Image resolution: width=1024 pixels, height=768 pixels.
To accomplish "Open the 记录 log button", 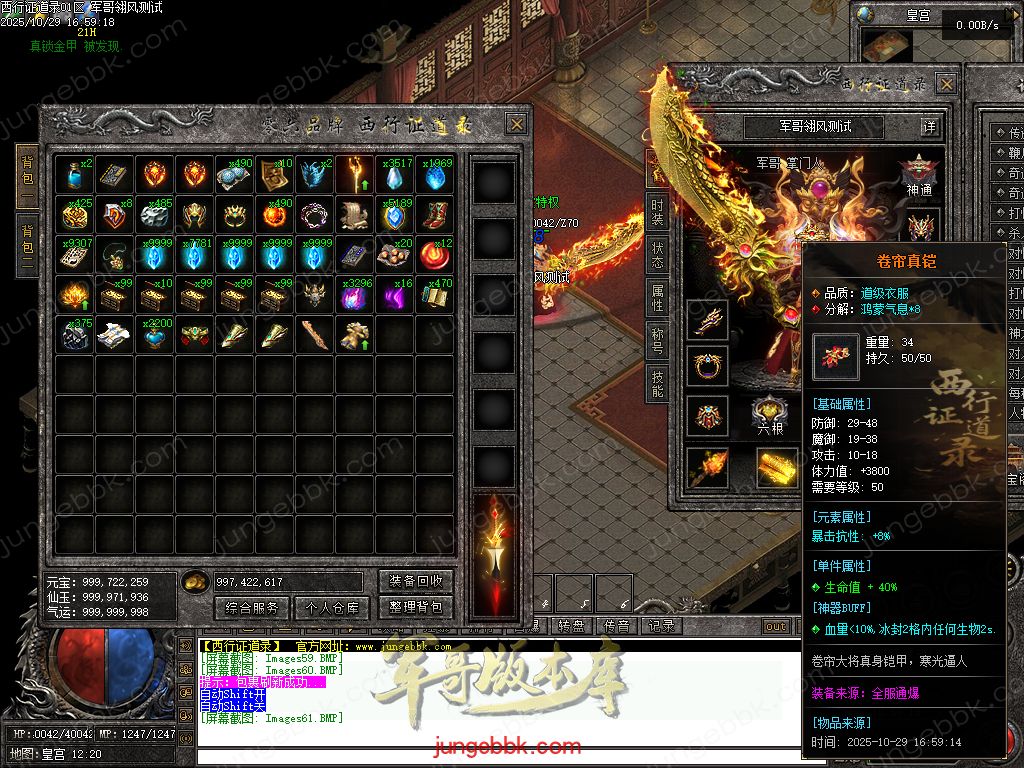I will (x=661, y=626).
